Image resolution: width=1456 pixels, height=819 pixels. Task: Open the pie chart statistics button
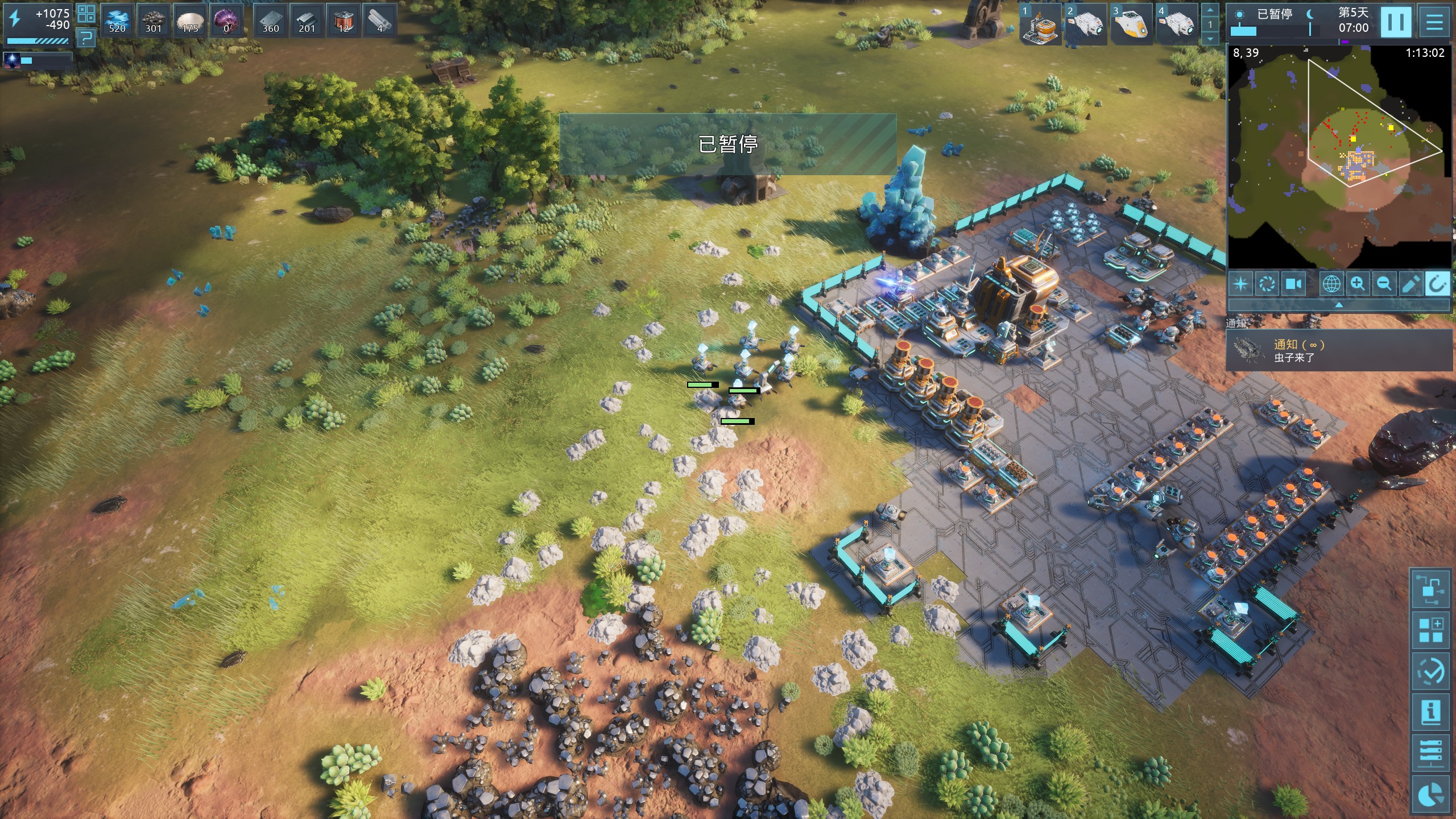click(1430, 794)
